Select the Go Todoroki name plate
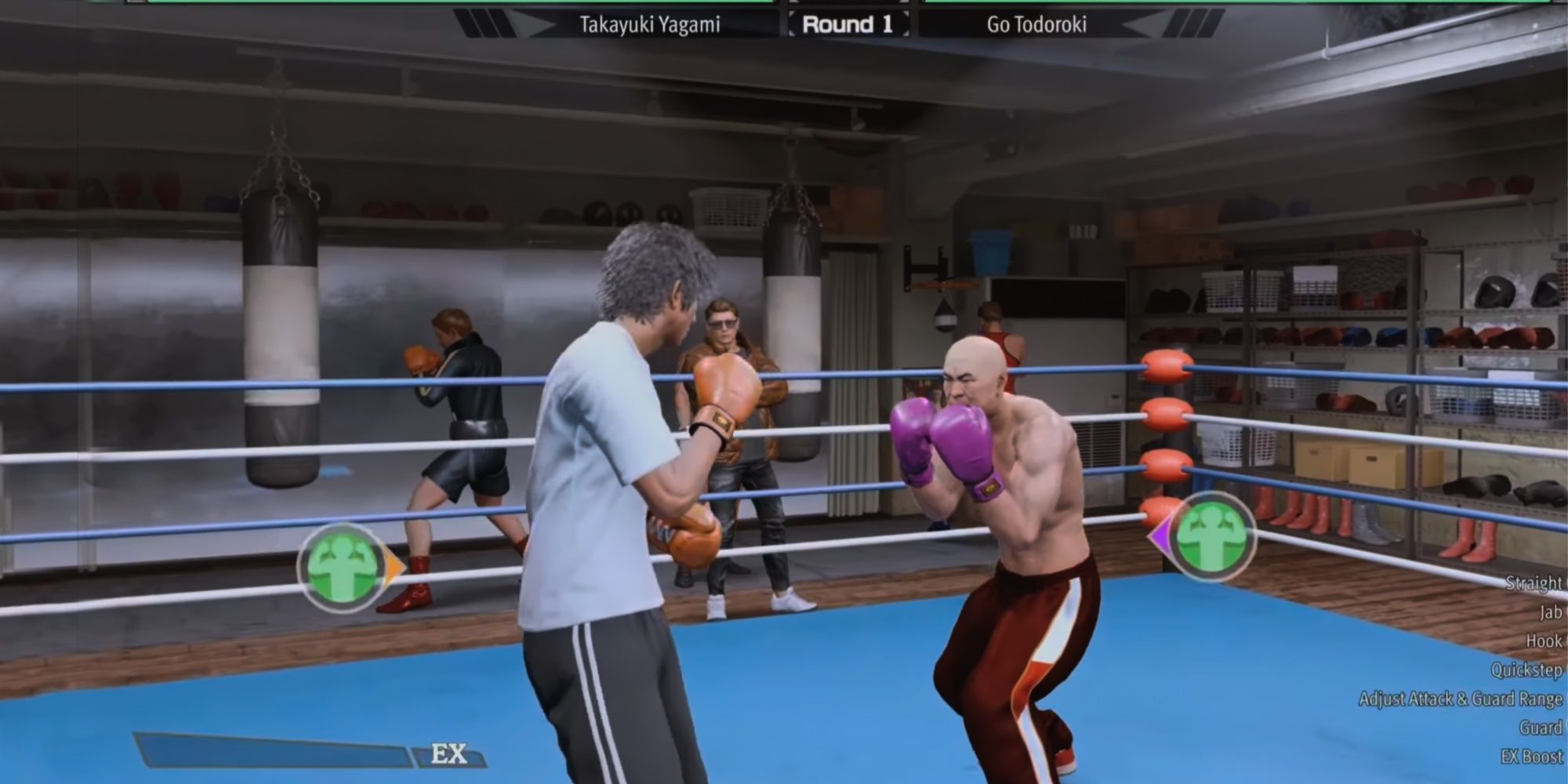The width and height of the screenshot is (1568, 784). (1036, 22)
